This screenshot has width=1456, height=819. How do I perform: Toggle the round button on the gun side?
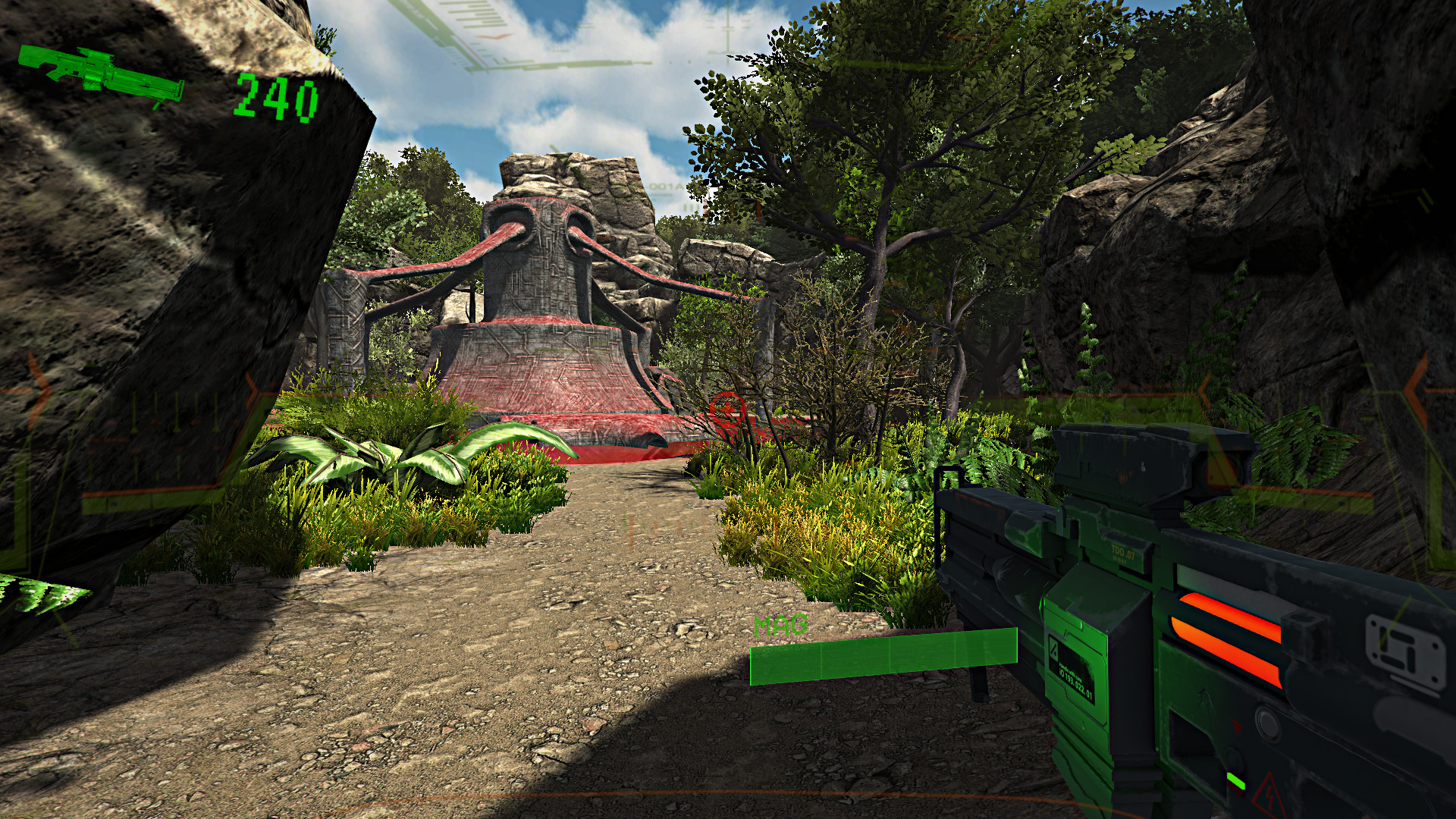click(1266, 723)
